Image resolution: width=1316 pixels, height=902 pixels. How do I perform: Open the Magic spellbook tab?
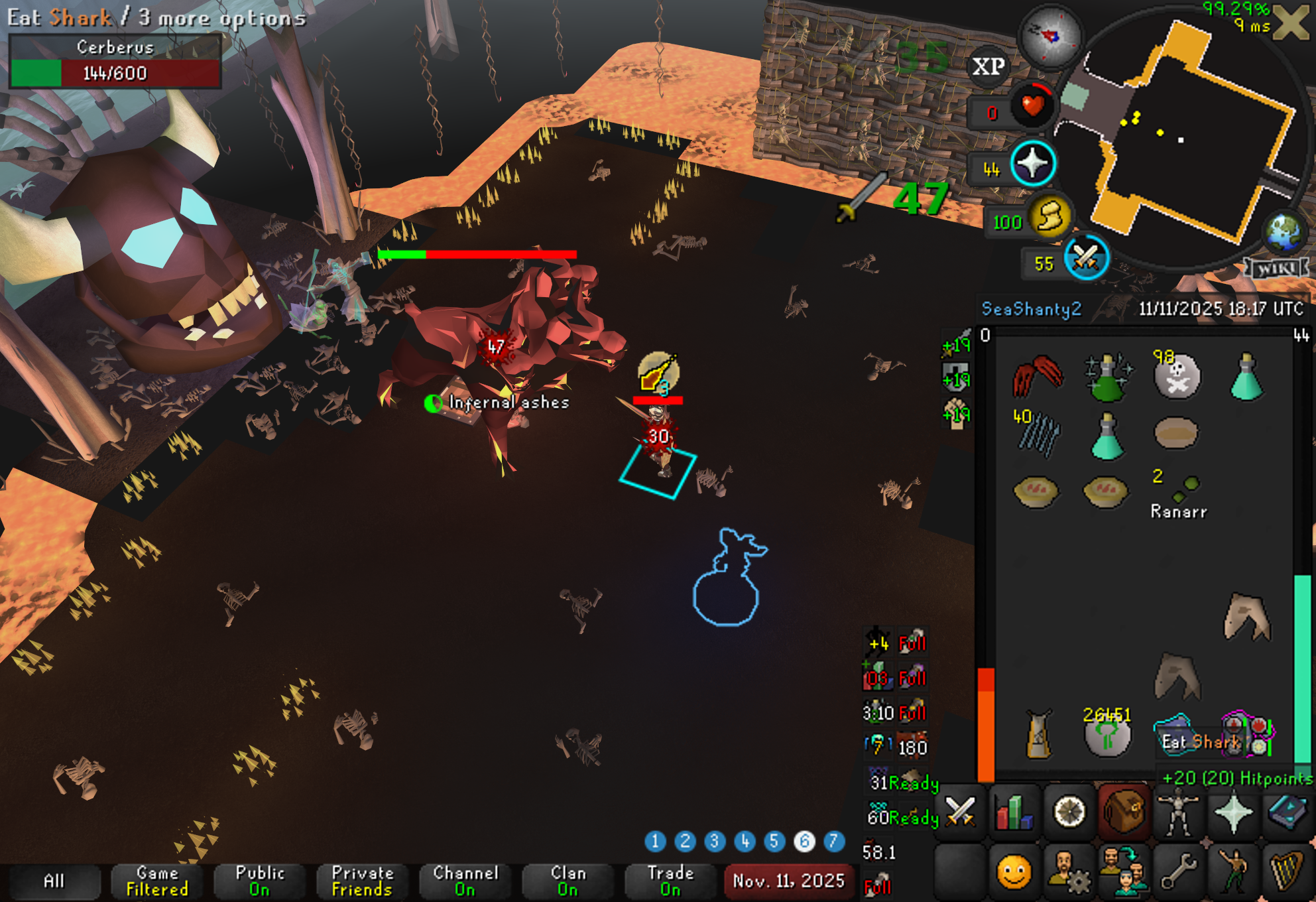[x=1287, y=811]
